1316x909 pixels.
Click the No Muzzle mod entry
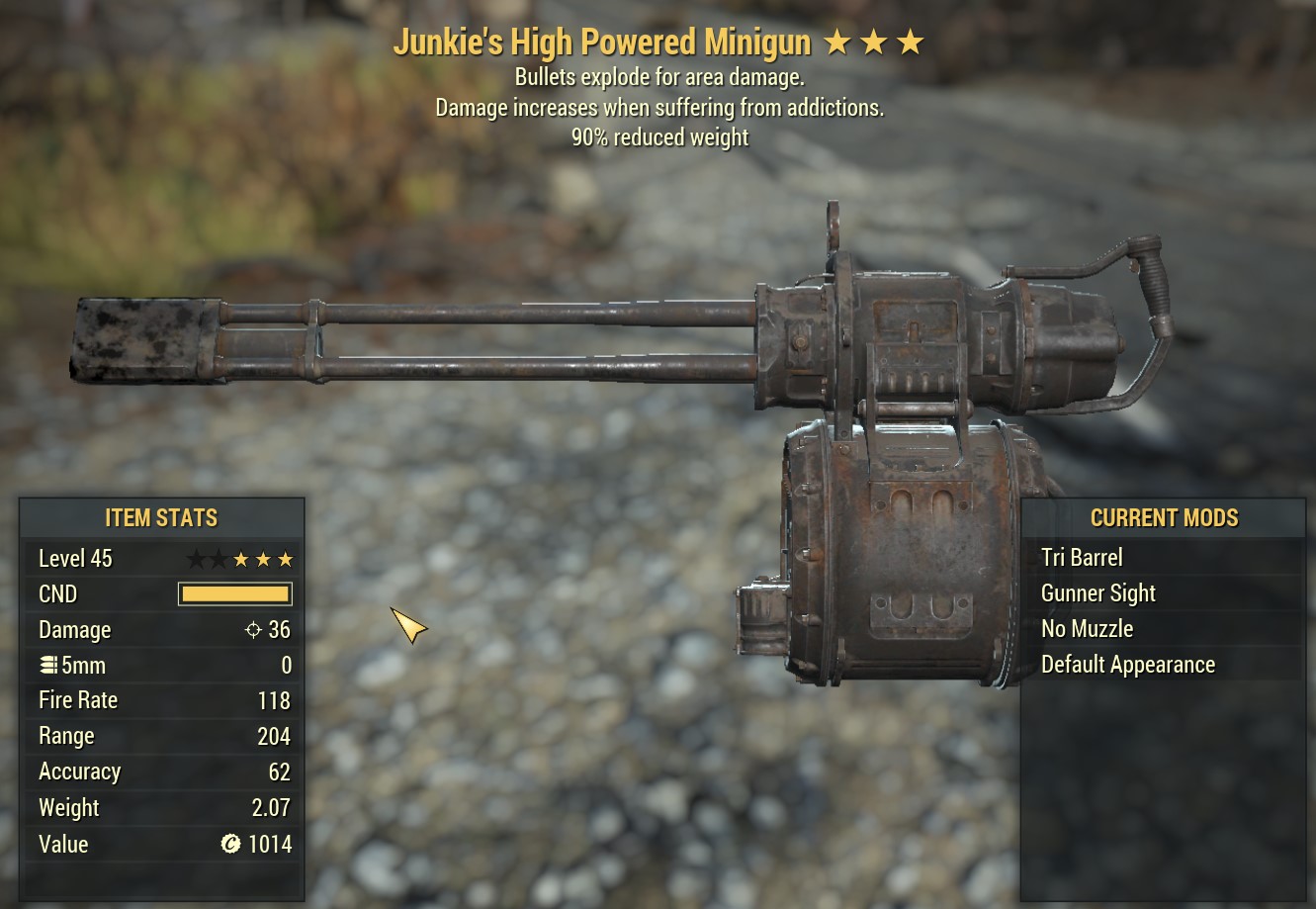[1088, 629]
